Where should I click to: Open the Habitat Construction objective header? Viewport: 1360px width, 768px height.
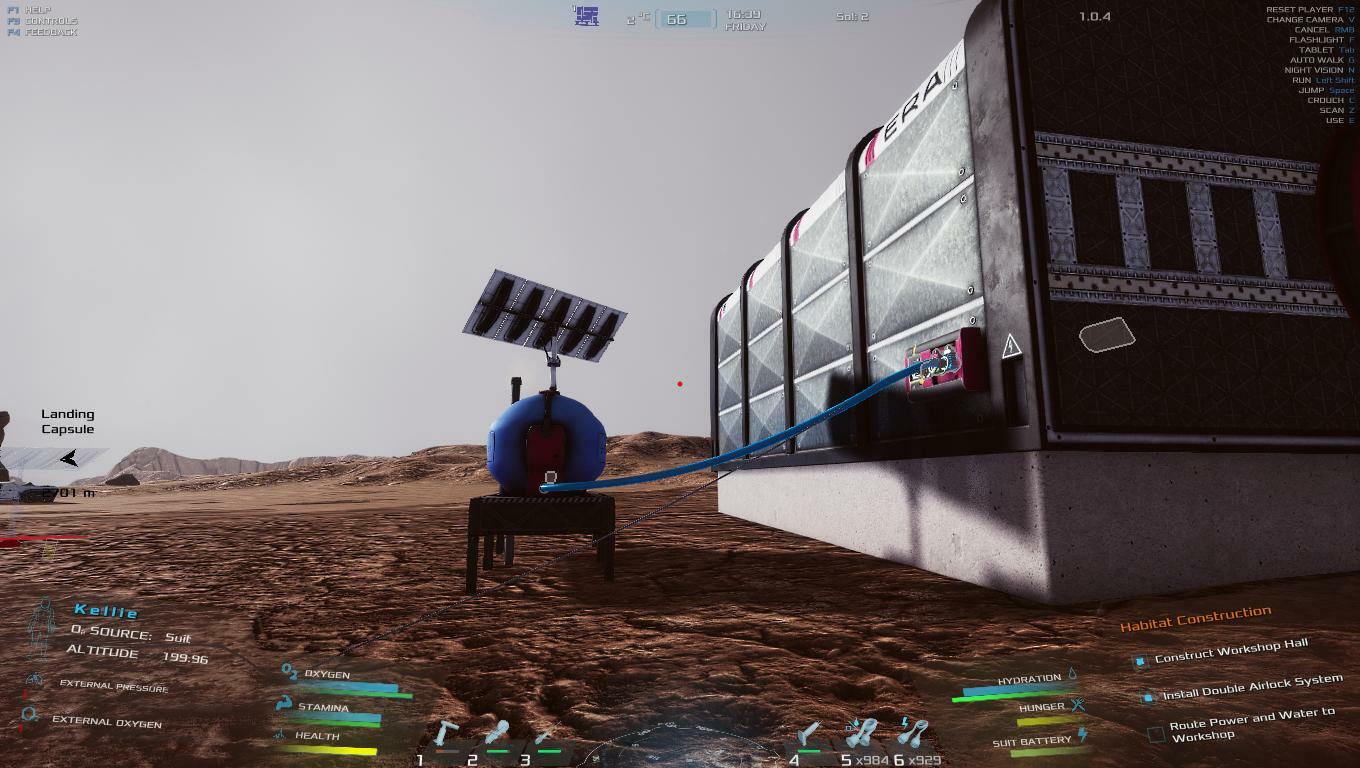click(1195, 620)
